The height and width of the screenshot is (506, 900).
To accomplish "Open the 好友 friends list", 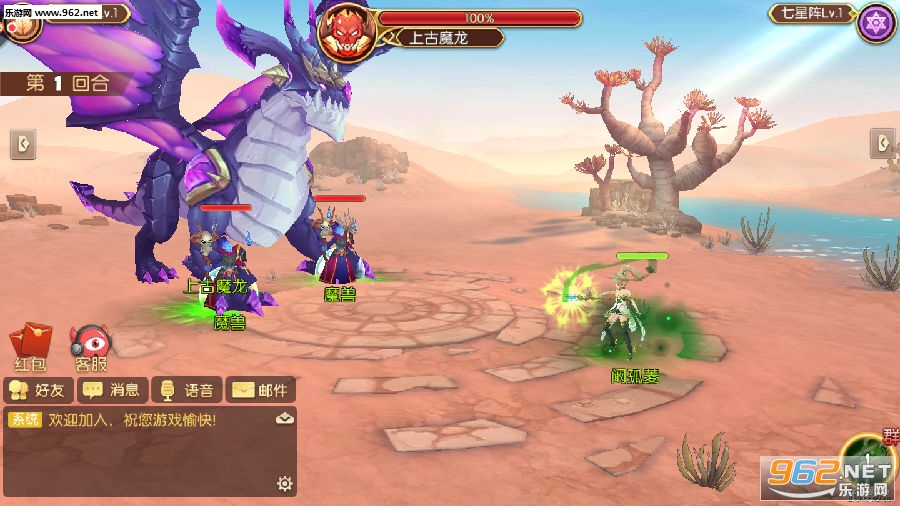I will pyautogui.click(x=37, y=390).
